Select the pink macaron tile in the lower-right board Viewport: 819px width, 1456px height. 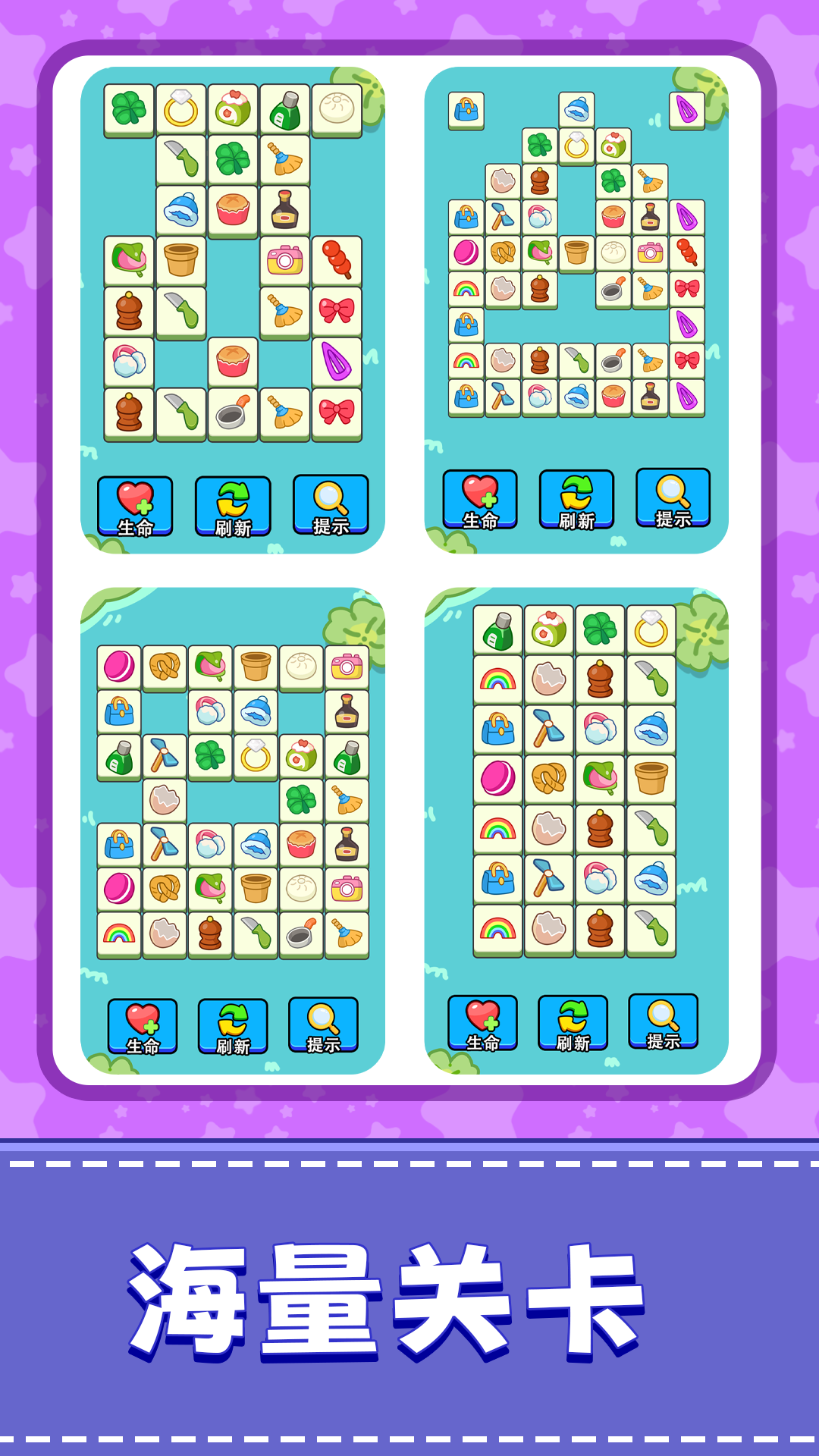pyautogui.click(x=498, y=779)
